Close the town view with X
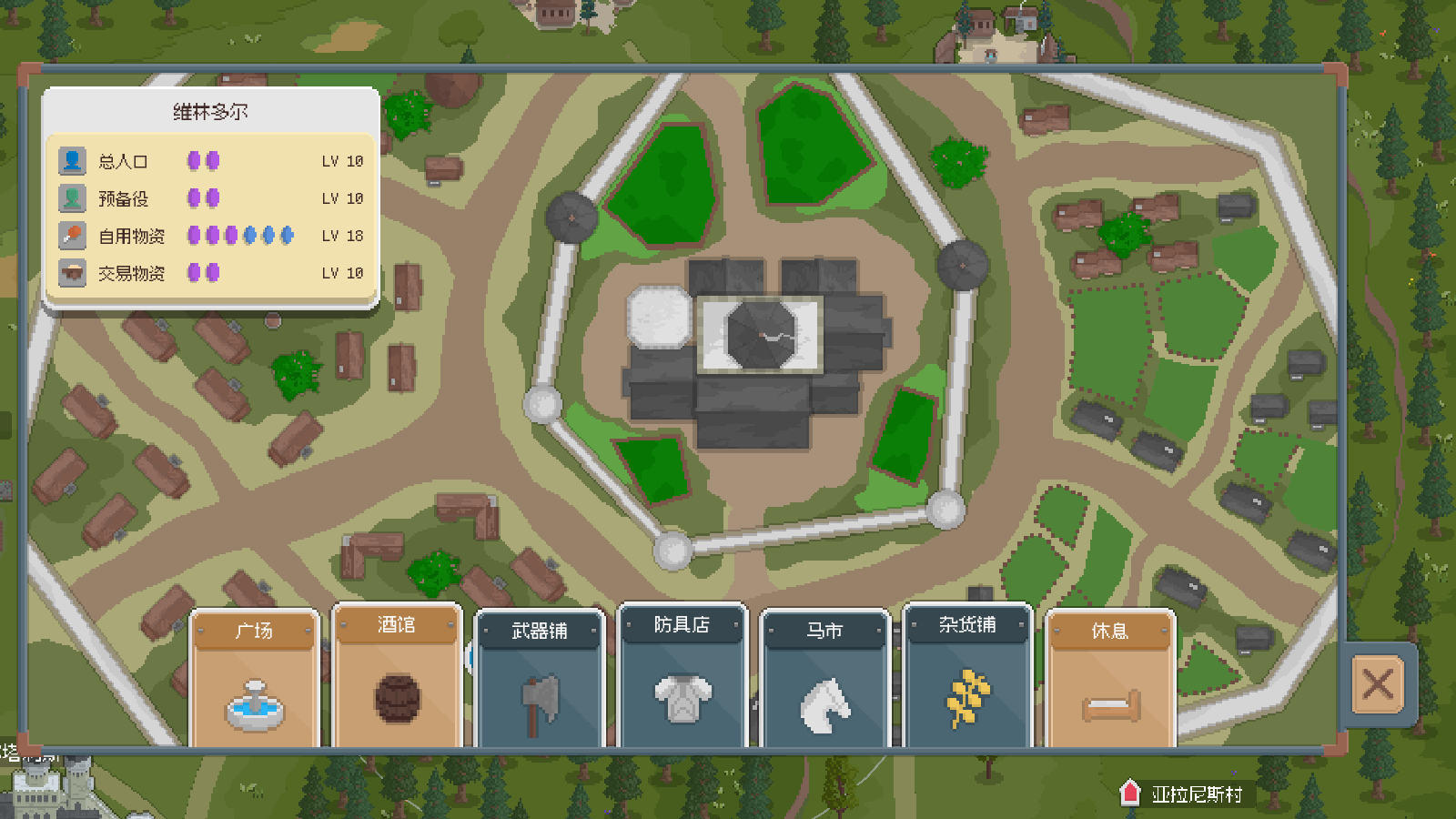 point(1378,684)
